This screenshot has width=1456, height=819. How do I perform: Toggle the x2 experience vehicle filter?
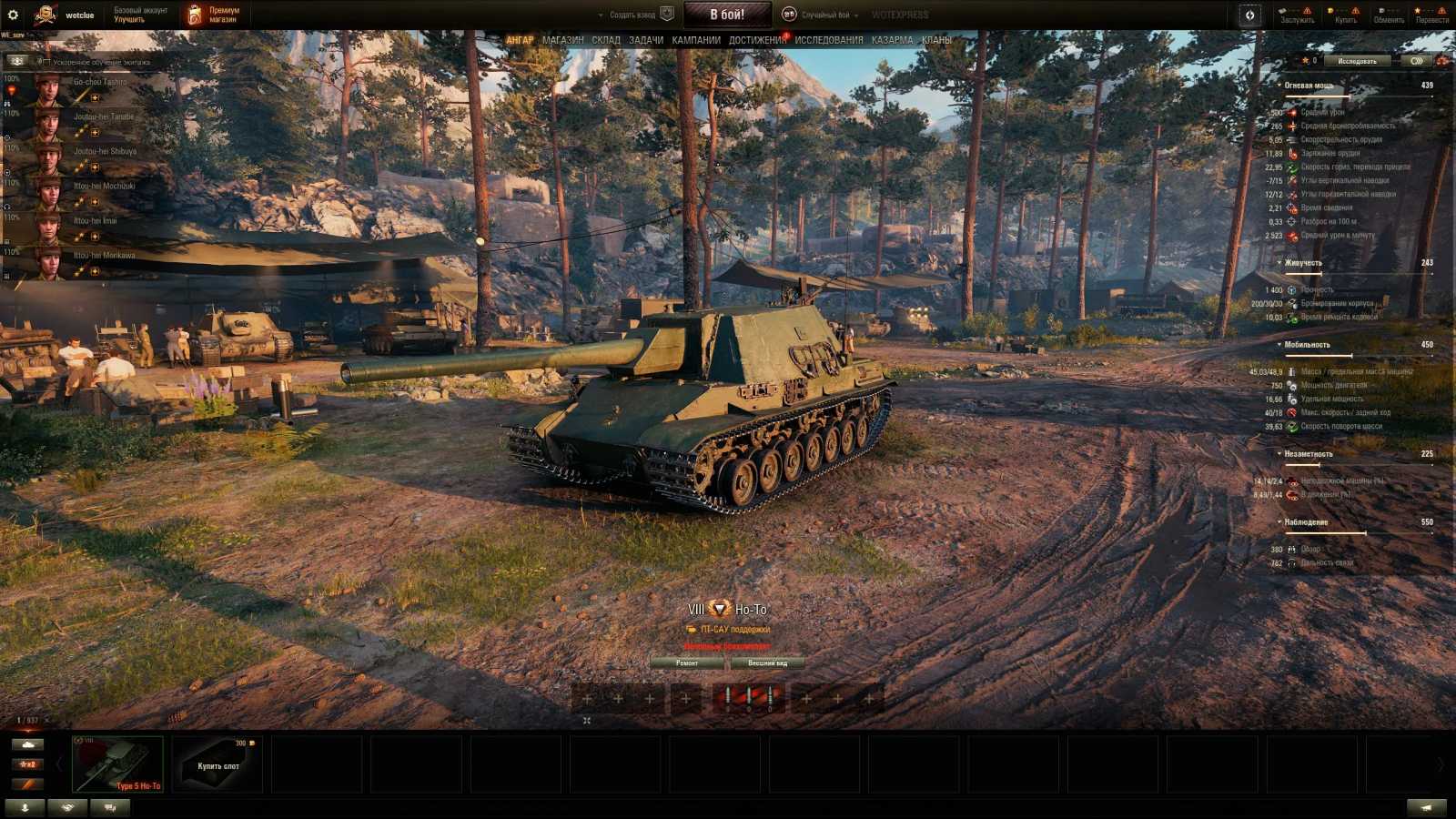click(x=27, y=764)
